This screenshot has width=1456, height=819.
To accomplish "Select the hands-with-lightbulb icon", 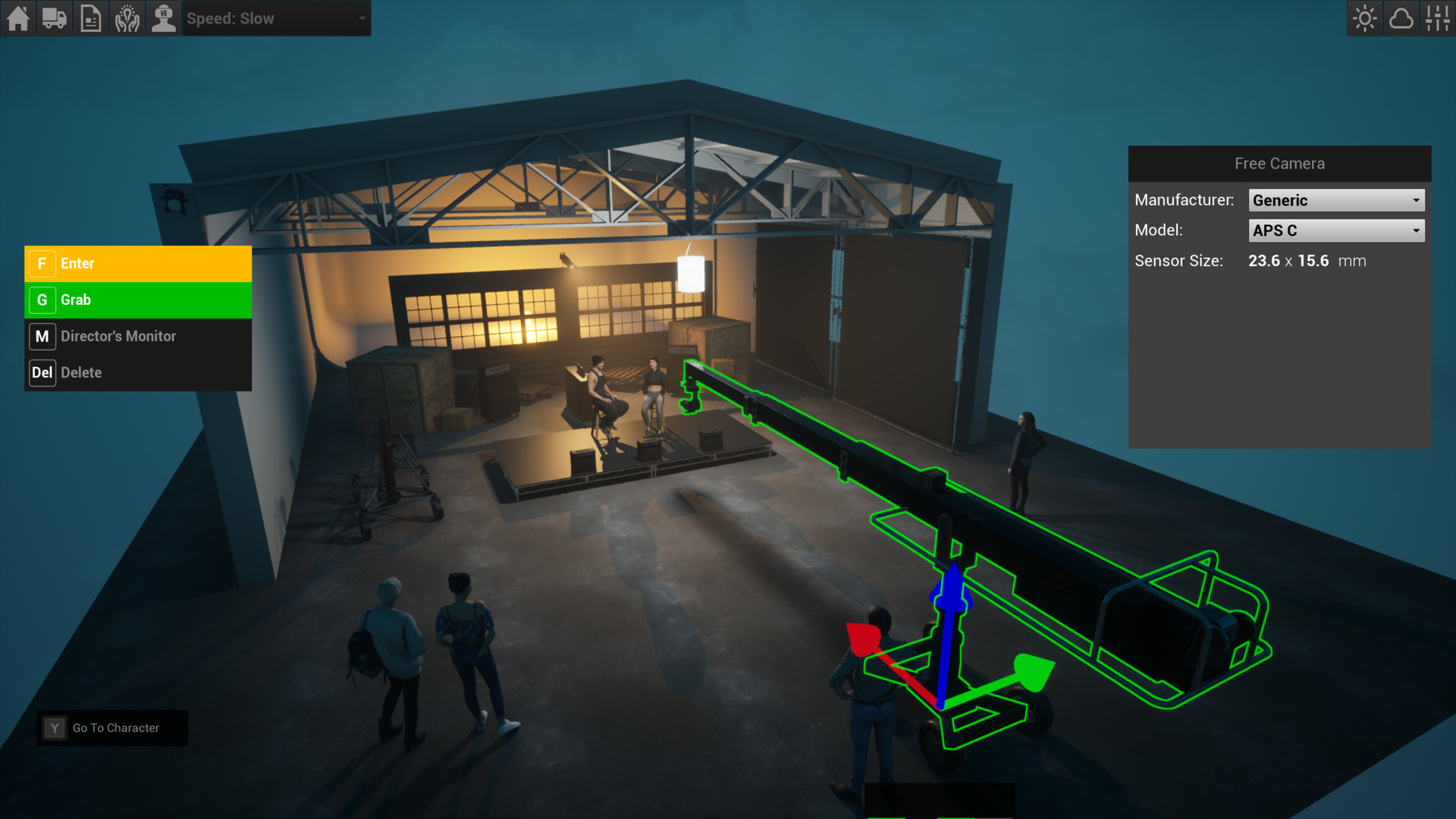I will [127, 18].
